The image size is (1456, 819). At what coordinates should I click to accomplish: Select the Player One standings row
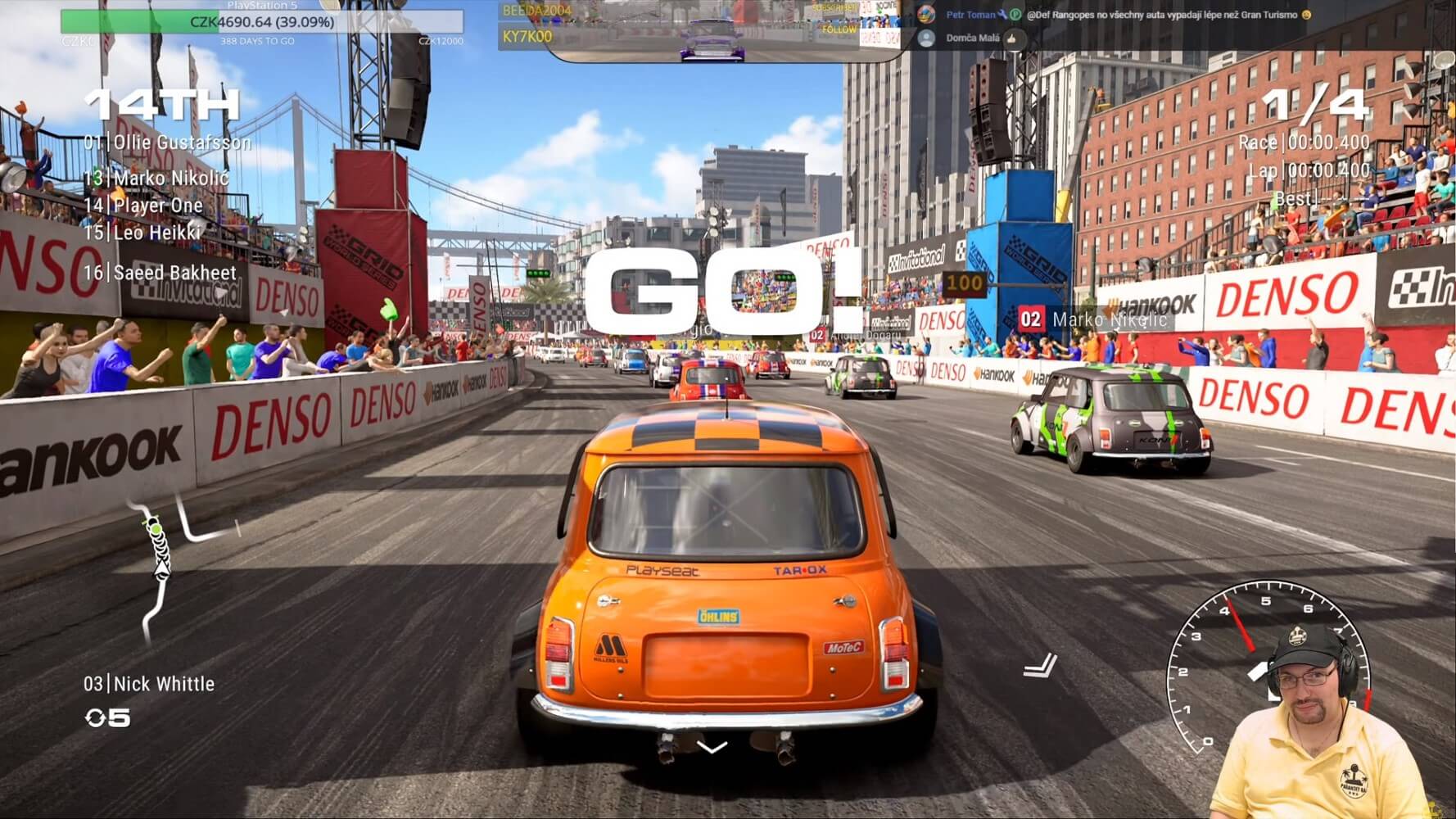point(144,205)
